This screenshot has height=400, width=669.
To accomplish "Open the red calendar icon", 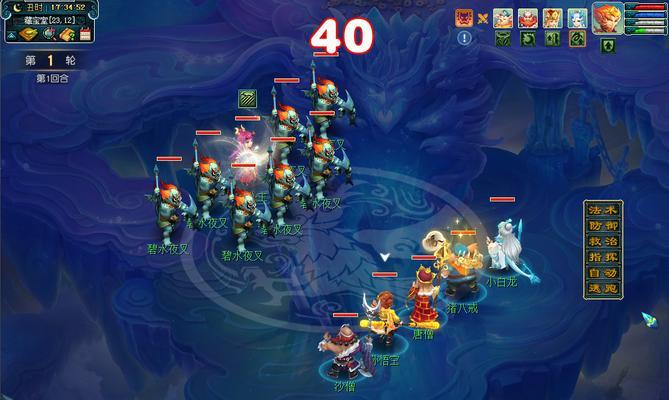I will (85, 34).
